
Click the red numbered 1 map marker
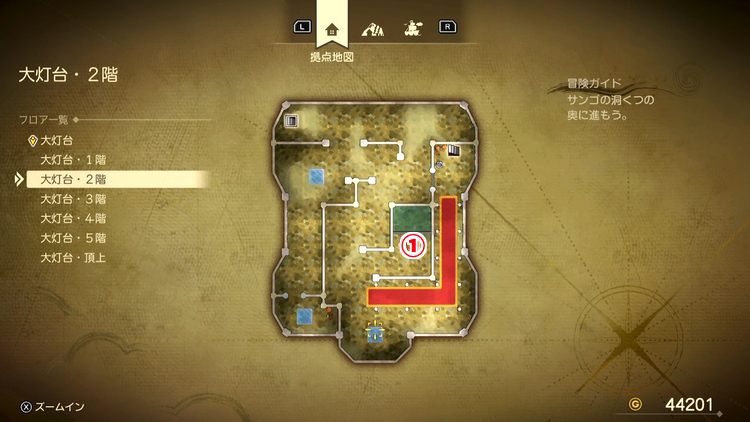pos(413,244)
